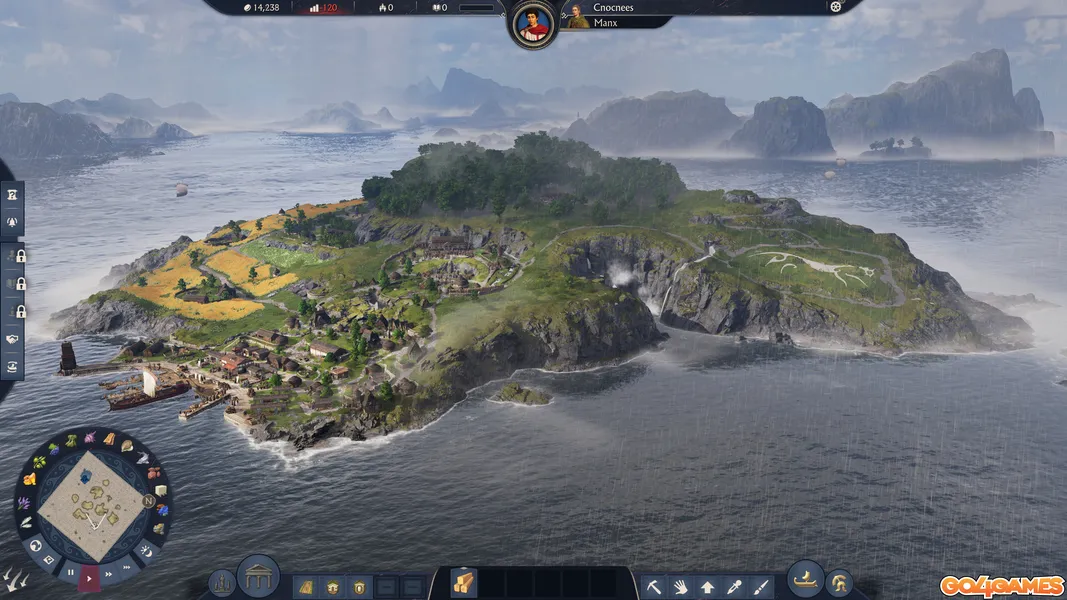Screen dimensions: 1067x600
Task: Open the Roman helmet military button
Action: (x=838, y=583)
